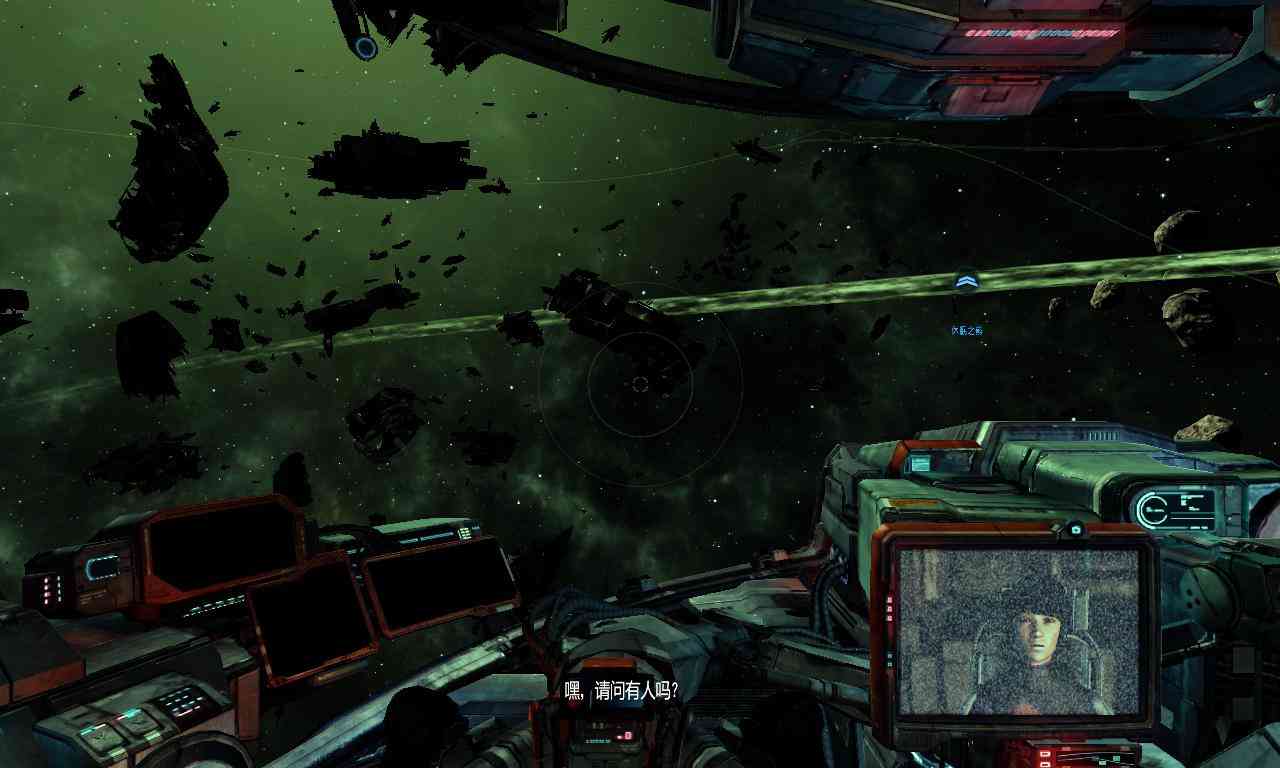The image size is (1280, 768).
Task: Select the blue chevron highway marker
Action: click(965, 283)
